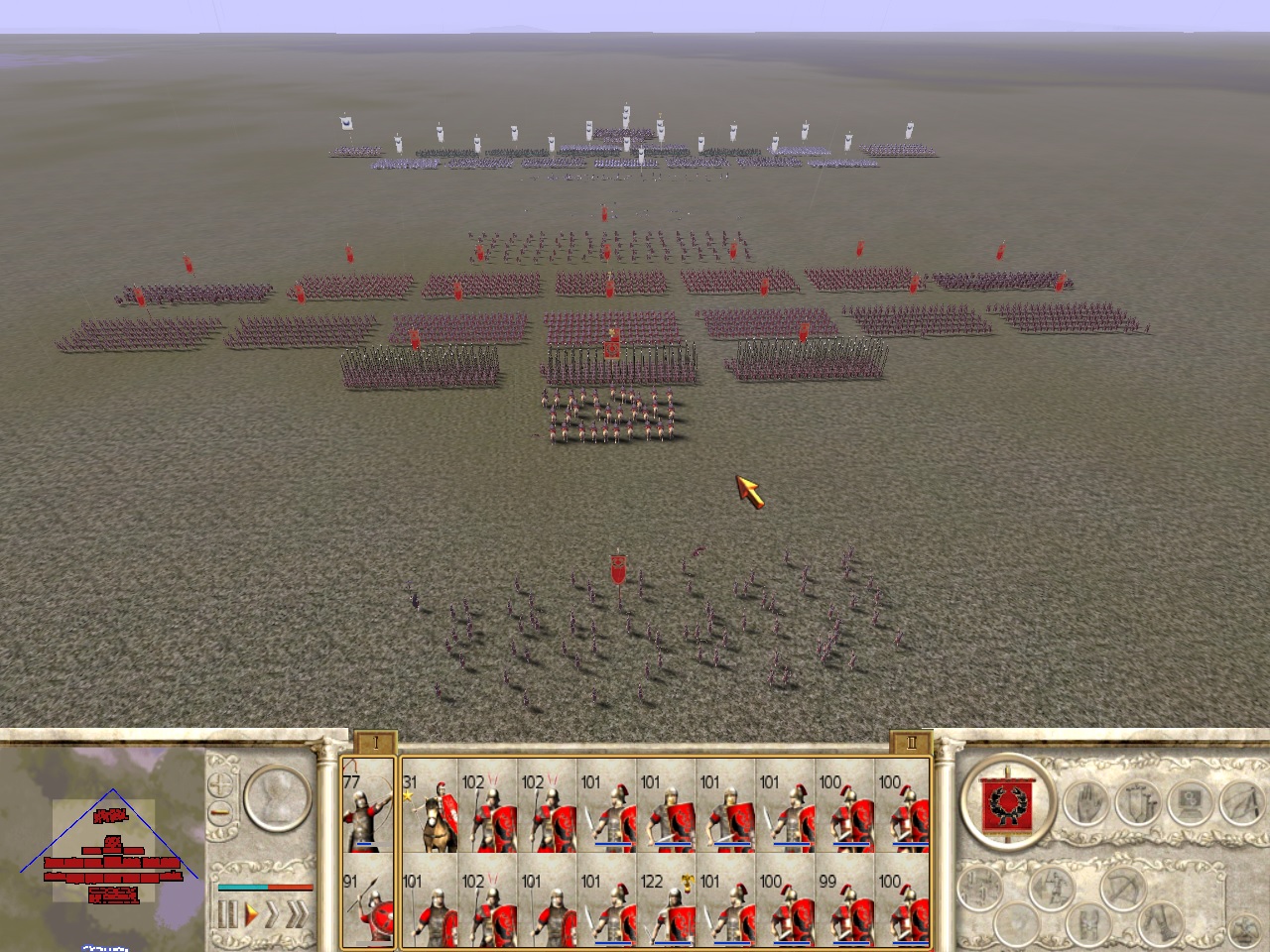Set battle speed to fast forward

coord(273,913)
